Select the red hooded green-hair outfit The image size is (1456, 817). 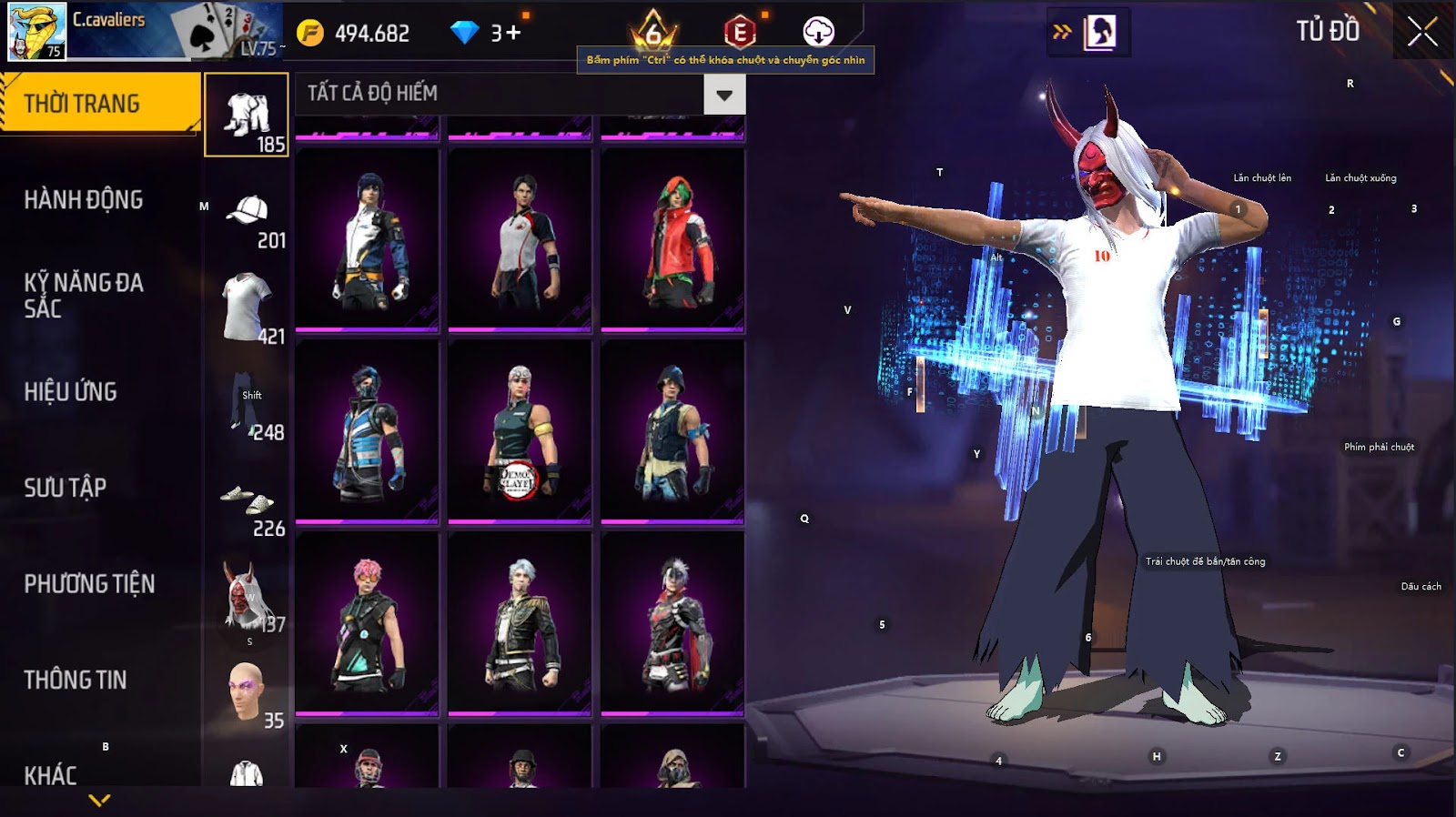[x=672, y=240]
